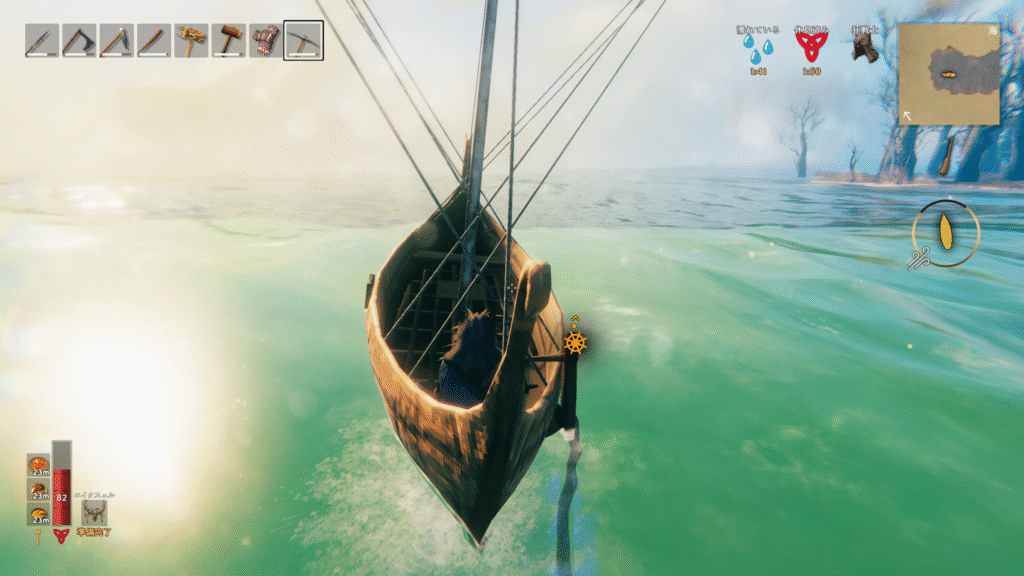
Task: Select the highlighted pickaxe hotbar slot
Action: (x=303, y=41)
